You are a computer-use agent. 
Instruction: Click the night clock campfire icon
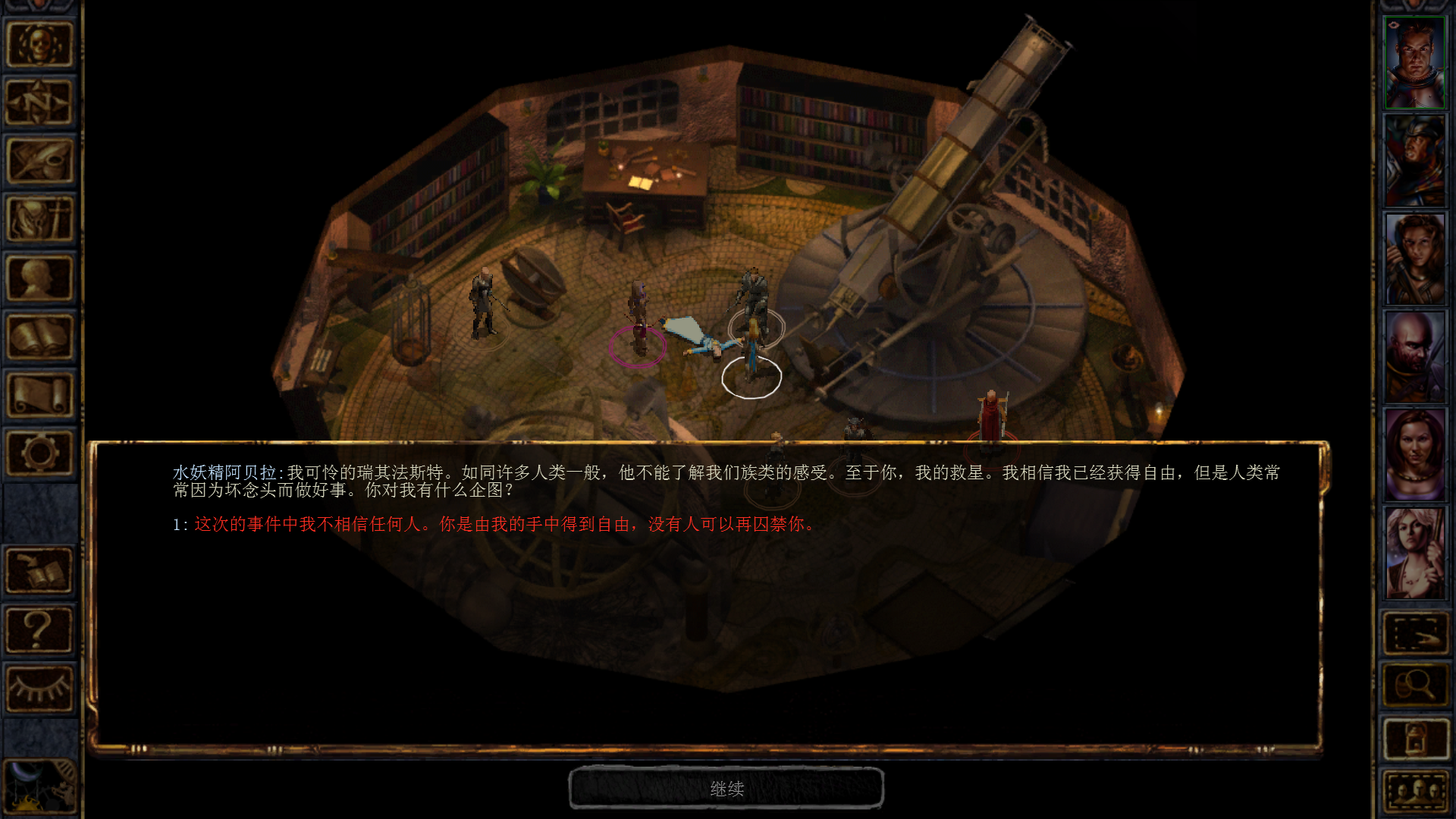(x=39, y=789)
